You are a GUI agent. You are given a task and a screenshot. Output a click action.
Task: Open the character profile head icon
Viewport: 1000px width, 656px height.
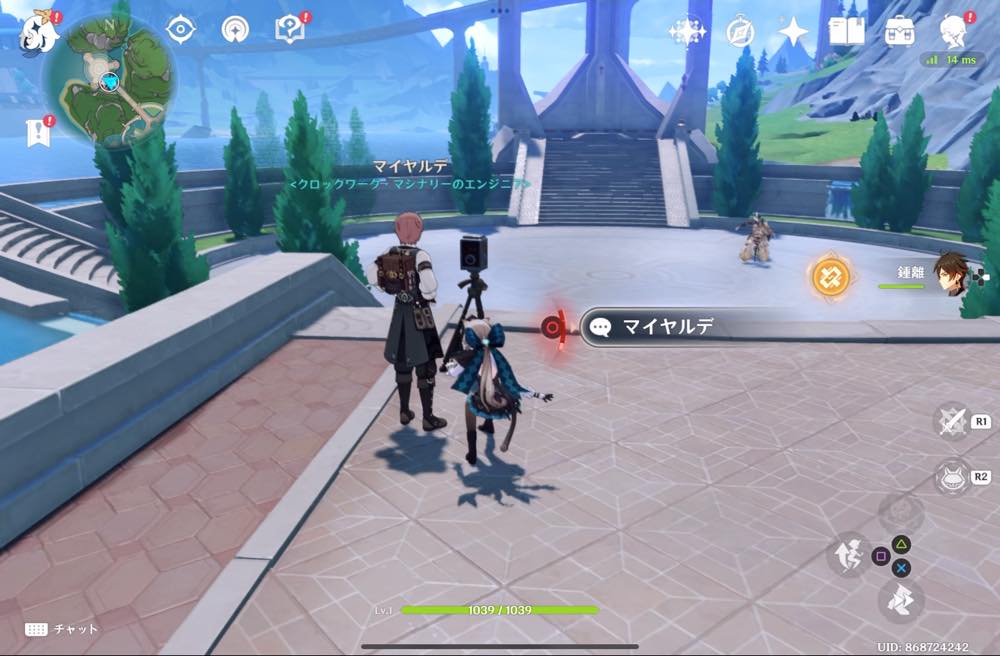click(952, 32)
